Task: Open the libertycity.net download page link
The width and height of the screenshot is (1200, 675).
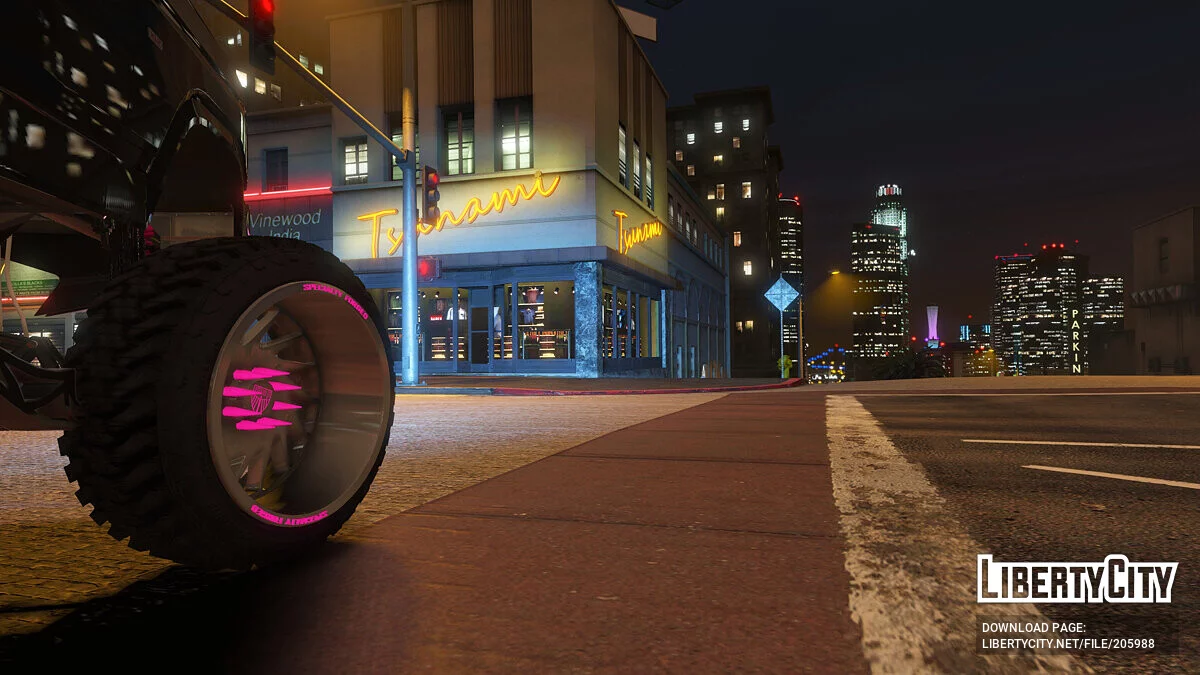Action: pyautogui.click(x=1067, y=644)
